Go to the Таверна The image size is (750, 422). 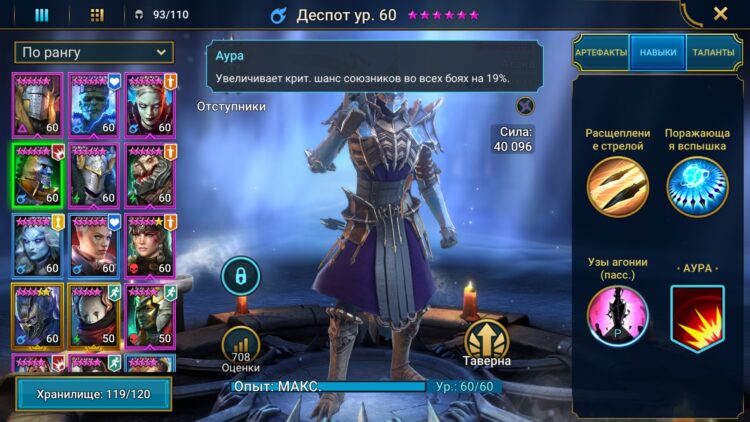coord(487,342)
